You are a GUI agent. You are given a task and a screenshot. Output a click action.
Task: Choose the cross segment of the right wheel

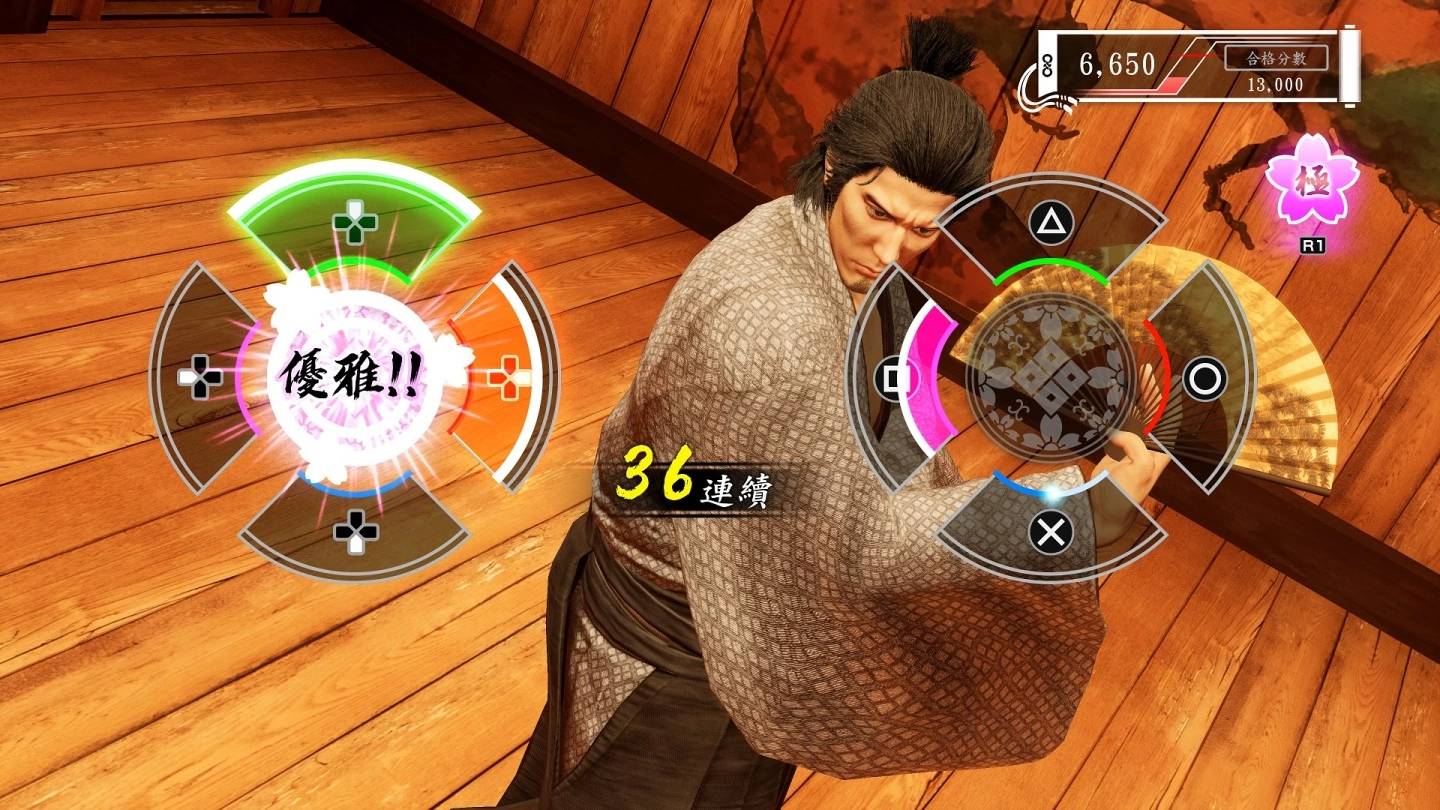1050,531
